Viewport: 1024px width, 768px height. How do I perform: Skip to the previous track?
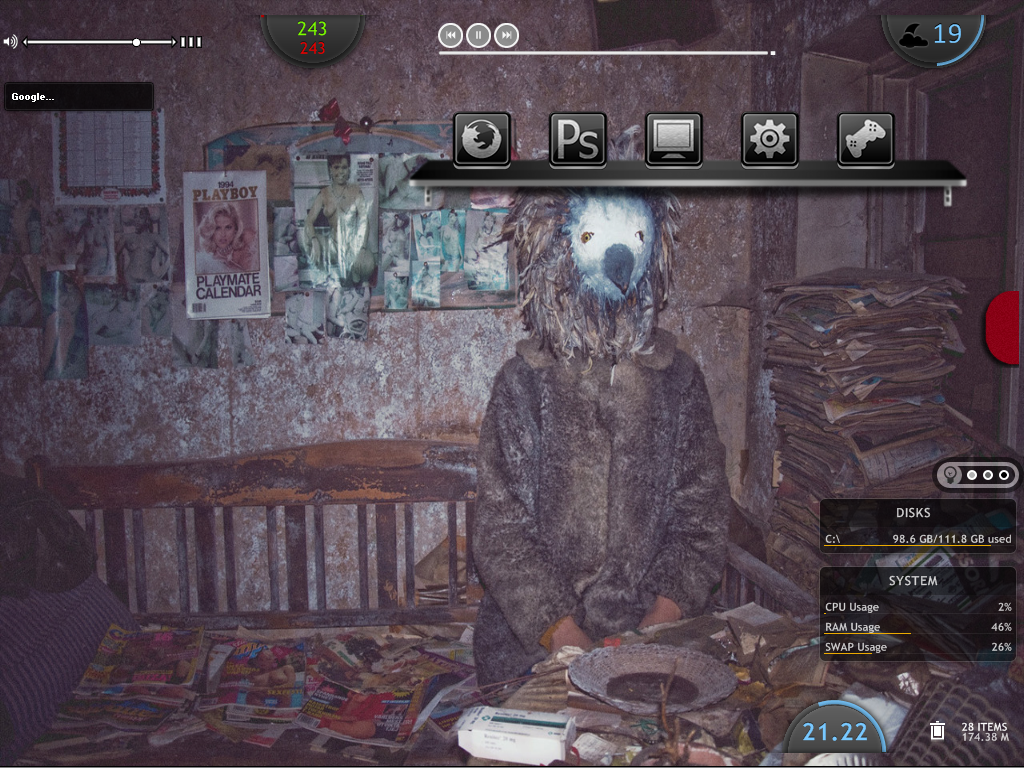coord(450,36)
